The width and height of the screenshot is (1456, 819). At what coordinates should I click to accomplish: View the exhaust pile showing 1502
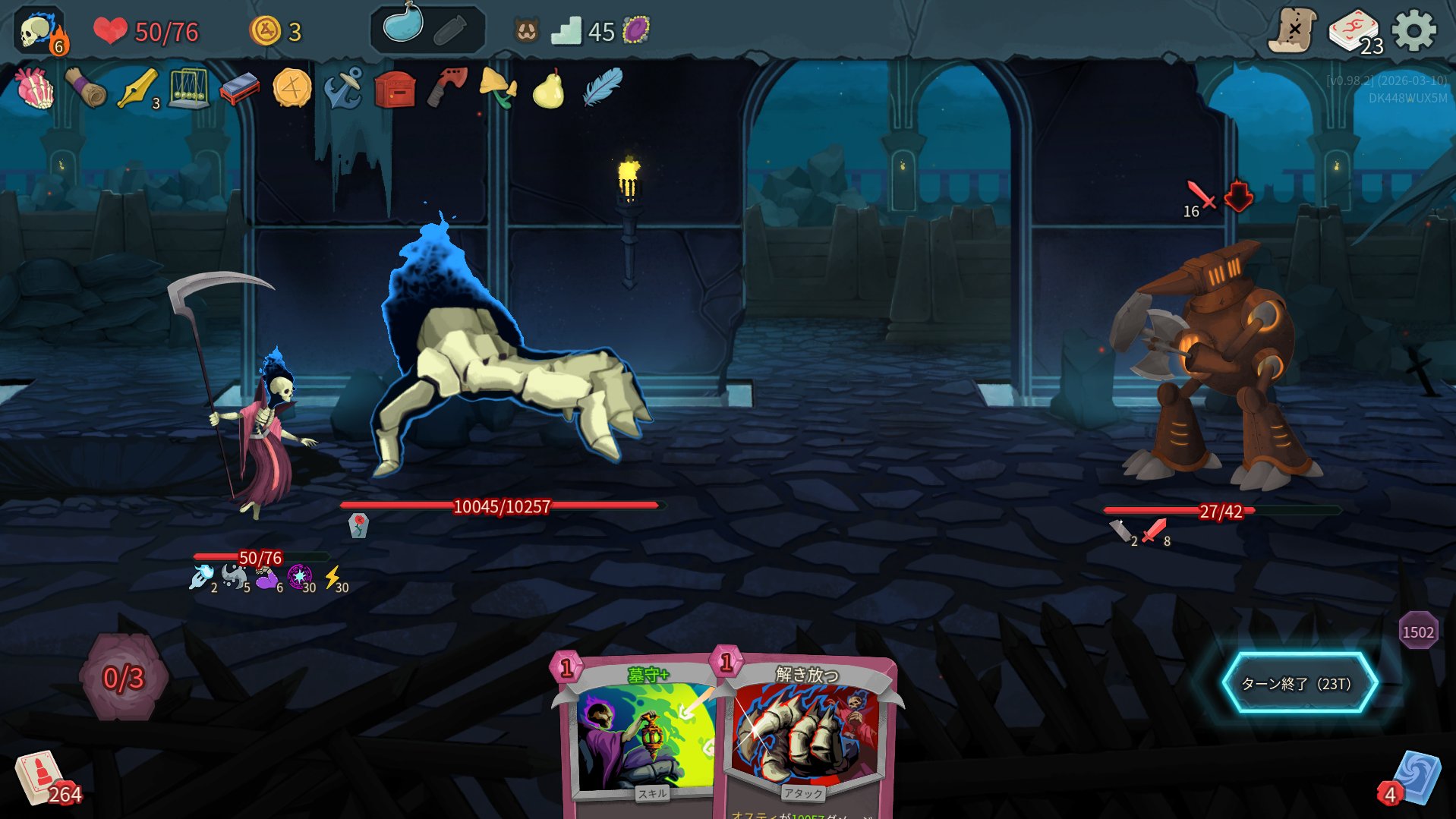[1417, 632]
